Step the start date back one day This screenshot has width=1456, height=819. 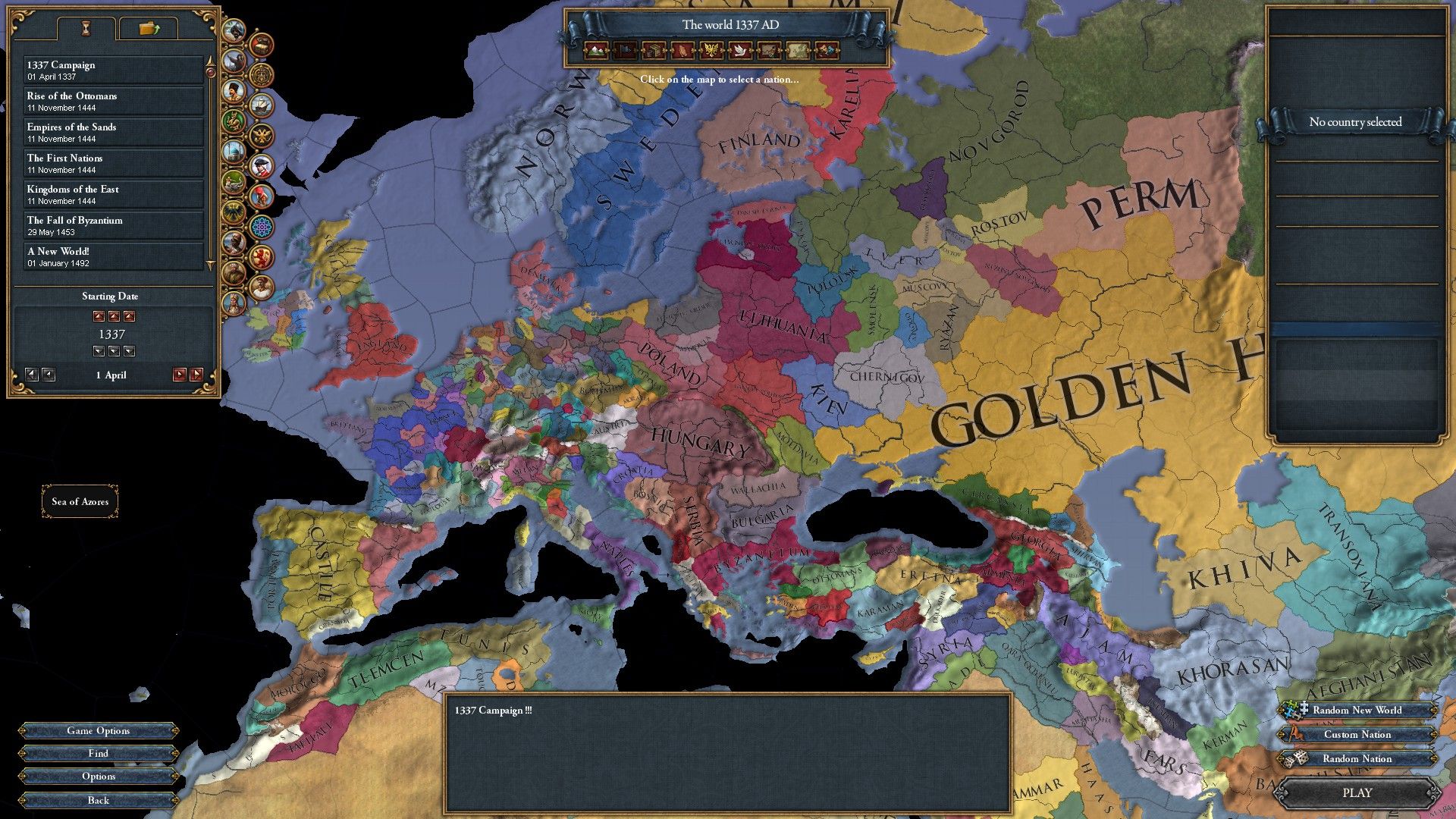click(49, 375)
